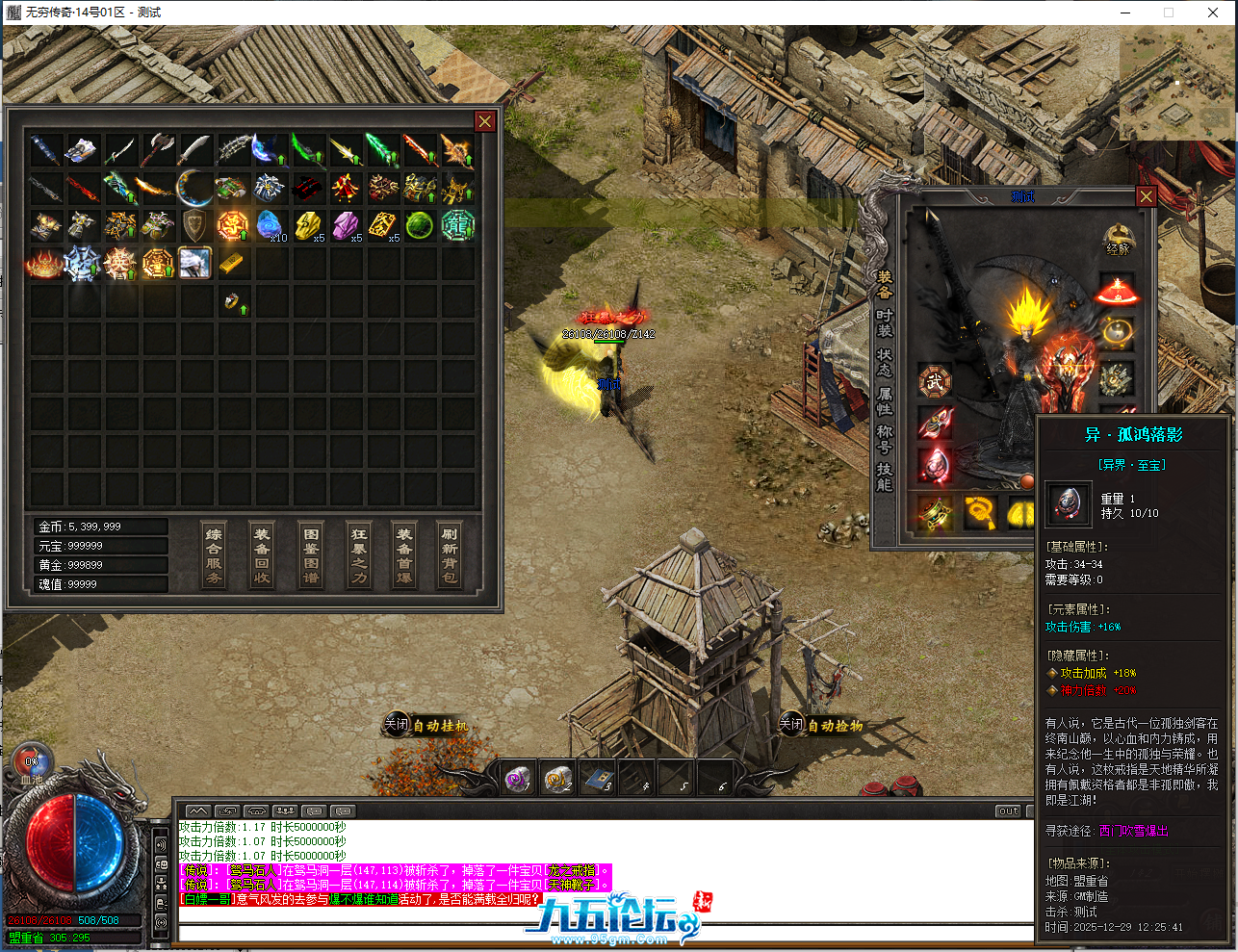Image resolution: width=1238 pixels, height=952 pixels.
Task: Close the character equipment panel
Action: (1146, 196)
